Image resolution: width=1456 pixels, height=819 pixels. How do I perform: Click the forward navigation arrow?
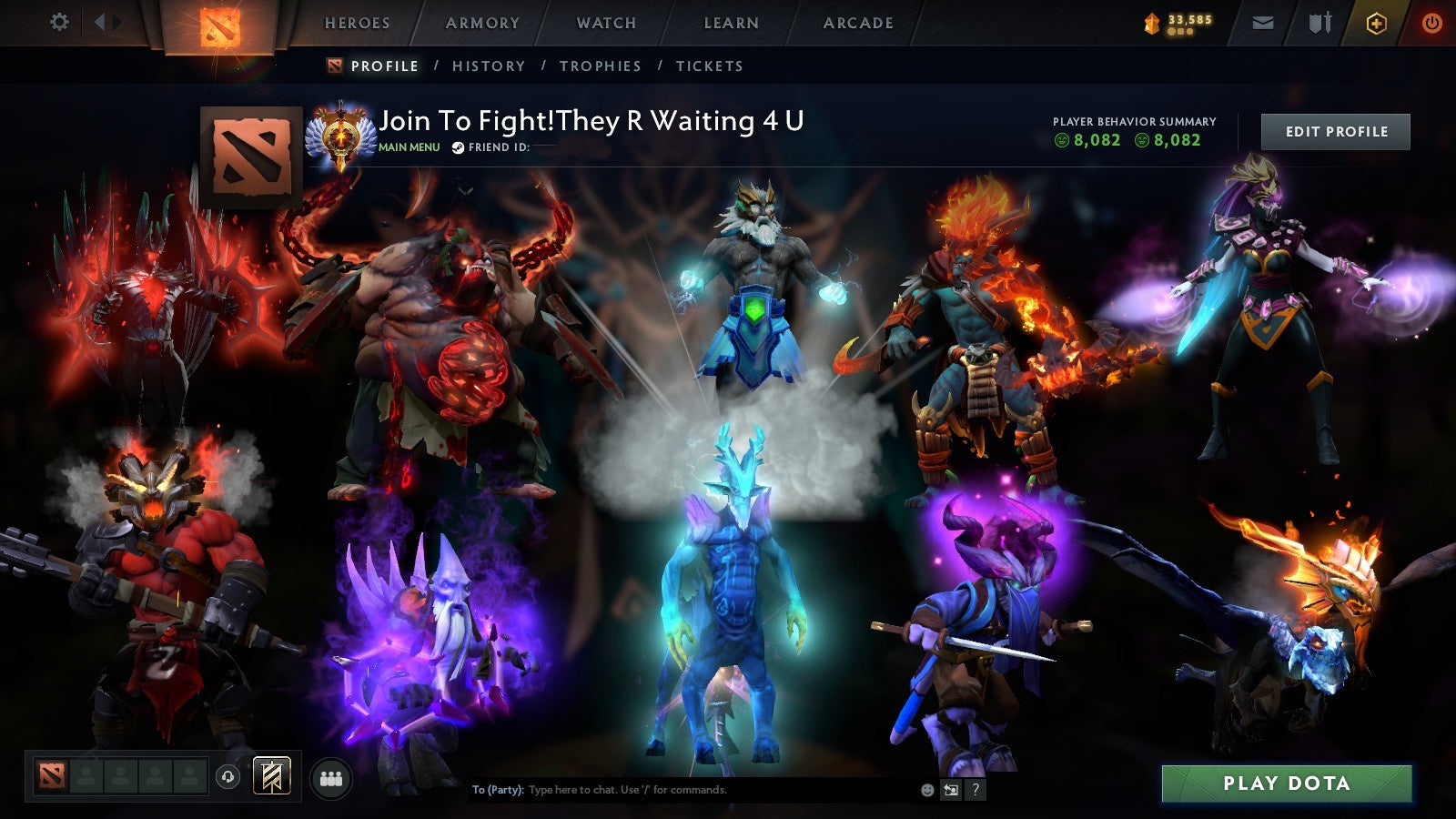point(116,24)
